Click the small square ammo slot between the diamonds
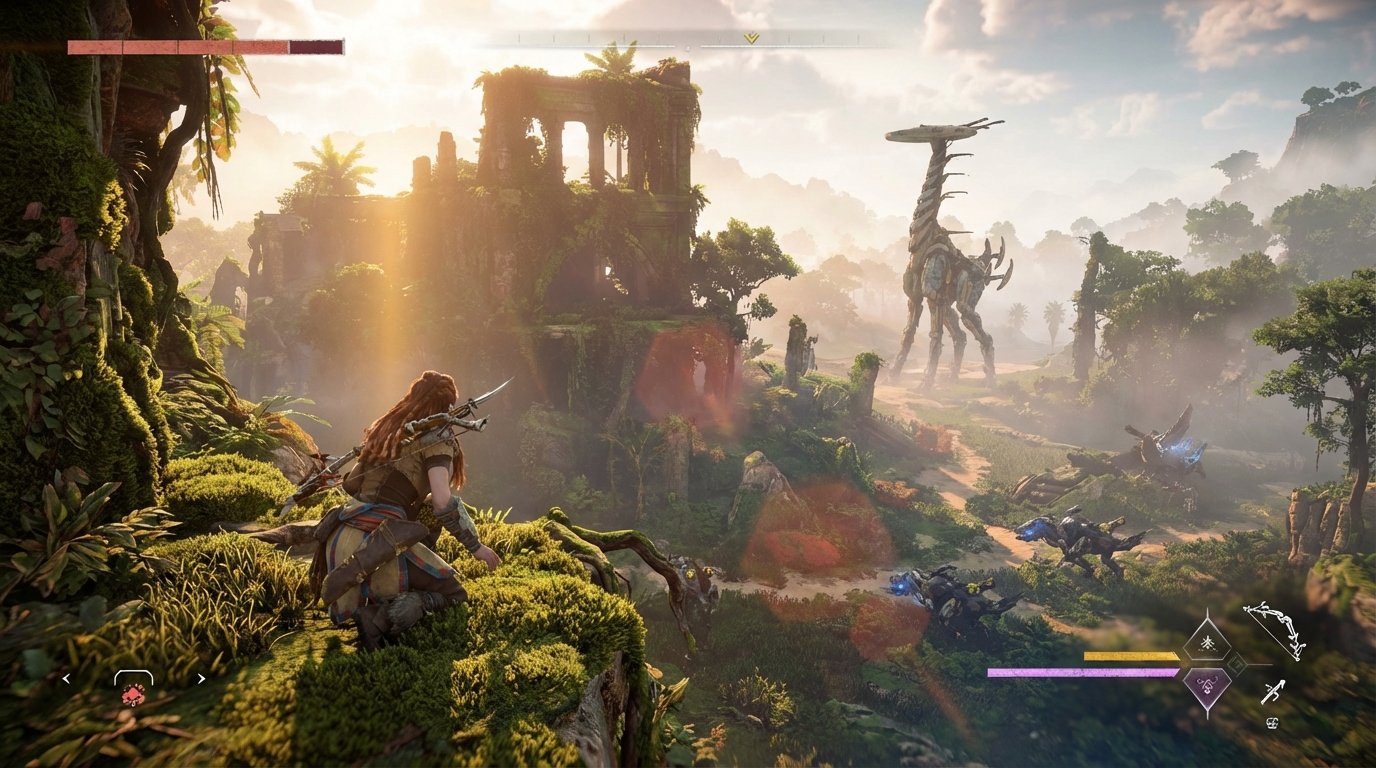 [1237, 664]
